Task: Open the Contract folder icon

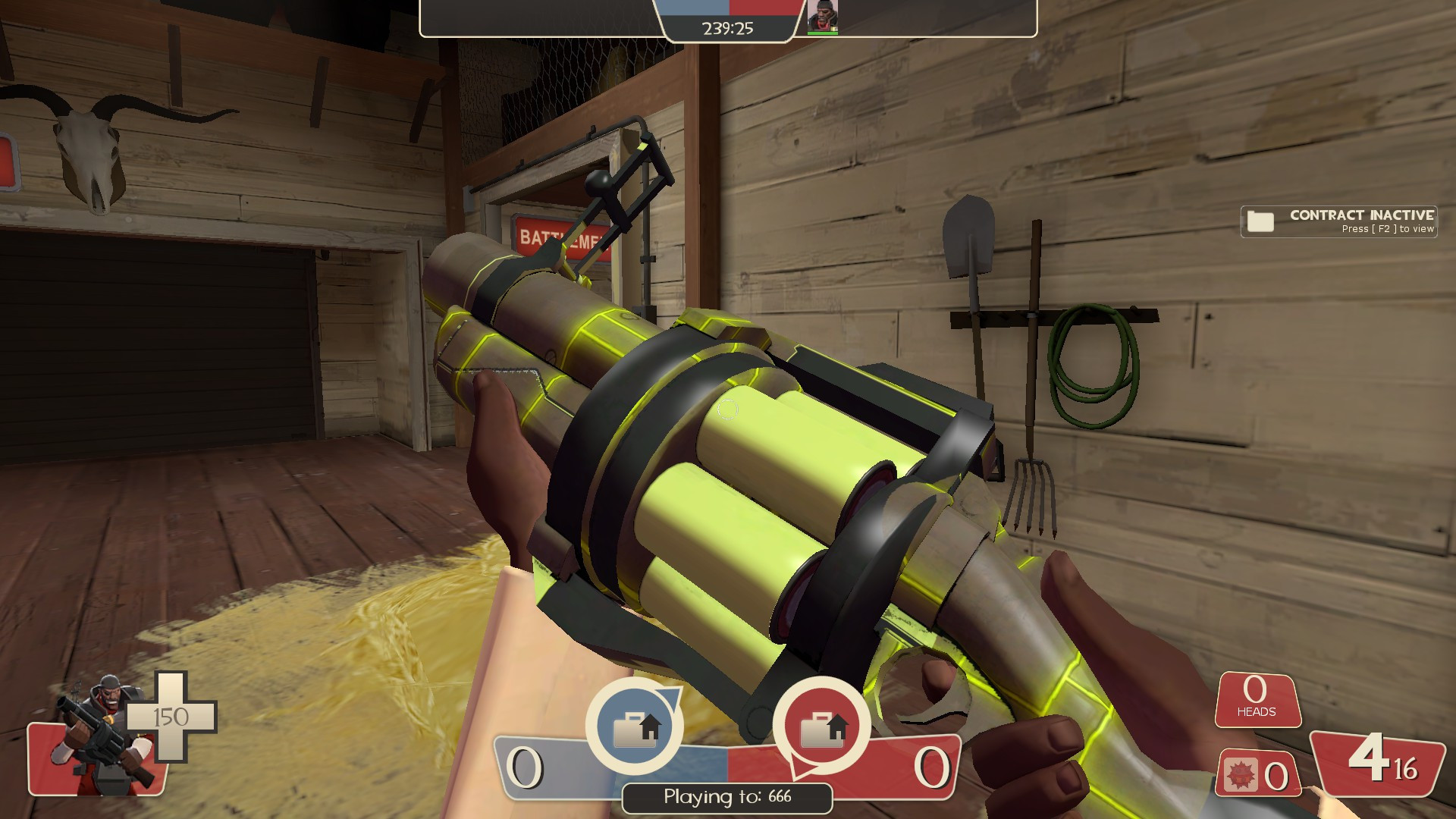Action: 1259,221
